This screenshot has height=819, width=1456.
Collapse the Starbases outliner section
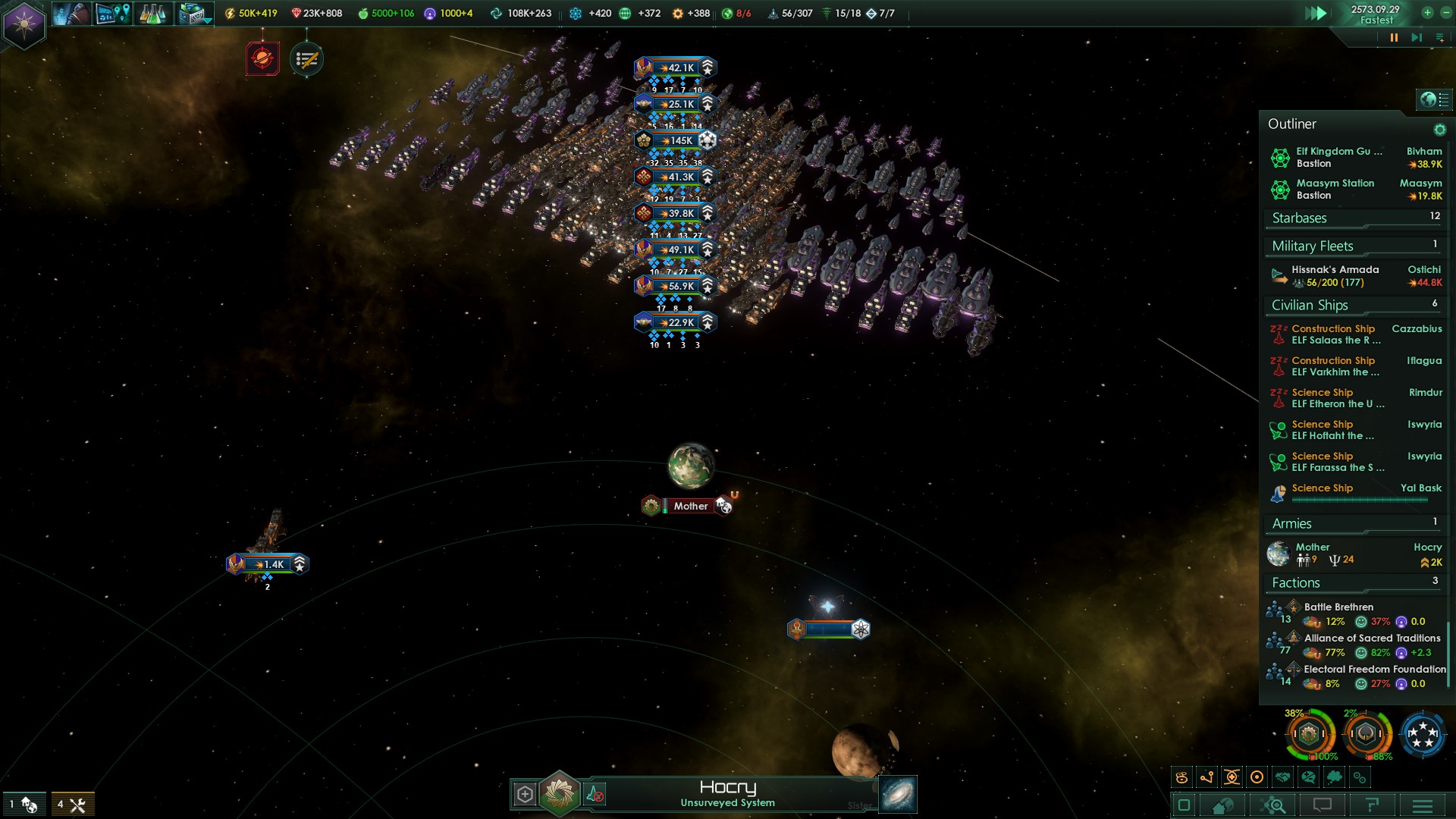pyautogui.click(x=1355, y=218)
